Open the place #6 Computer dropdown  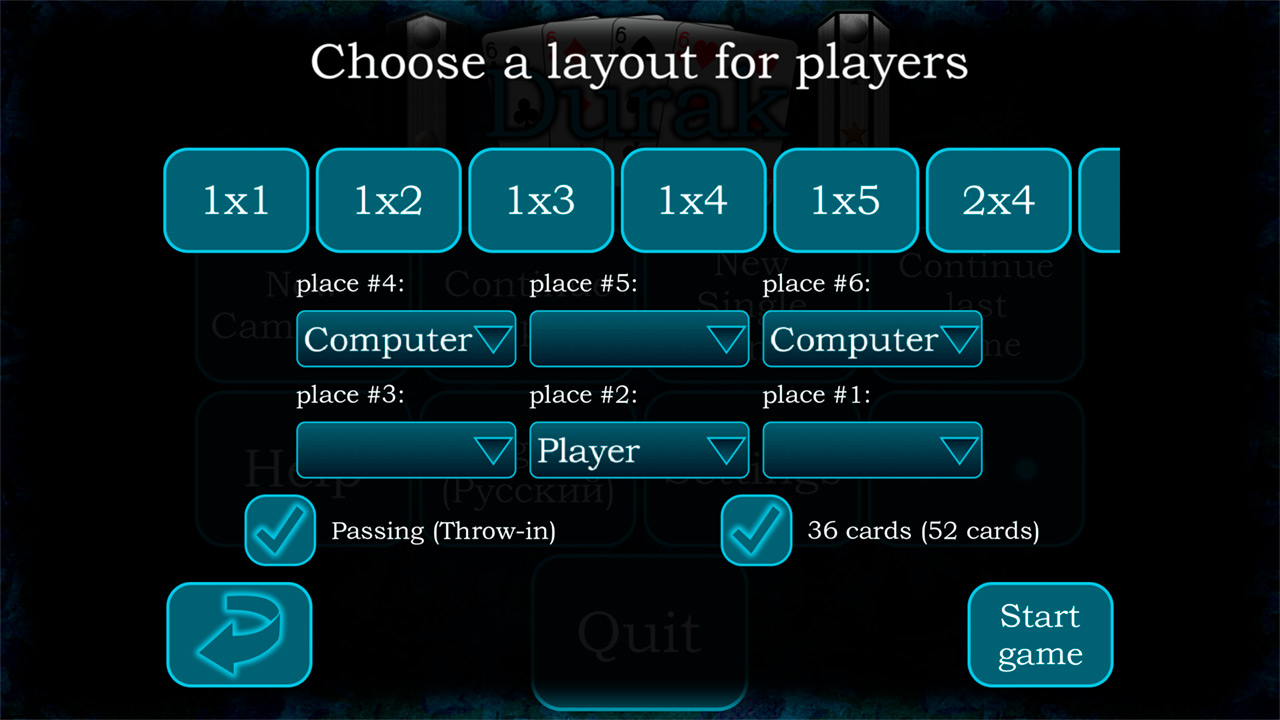tap(872, 339)
